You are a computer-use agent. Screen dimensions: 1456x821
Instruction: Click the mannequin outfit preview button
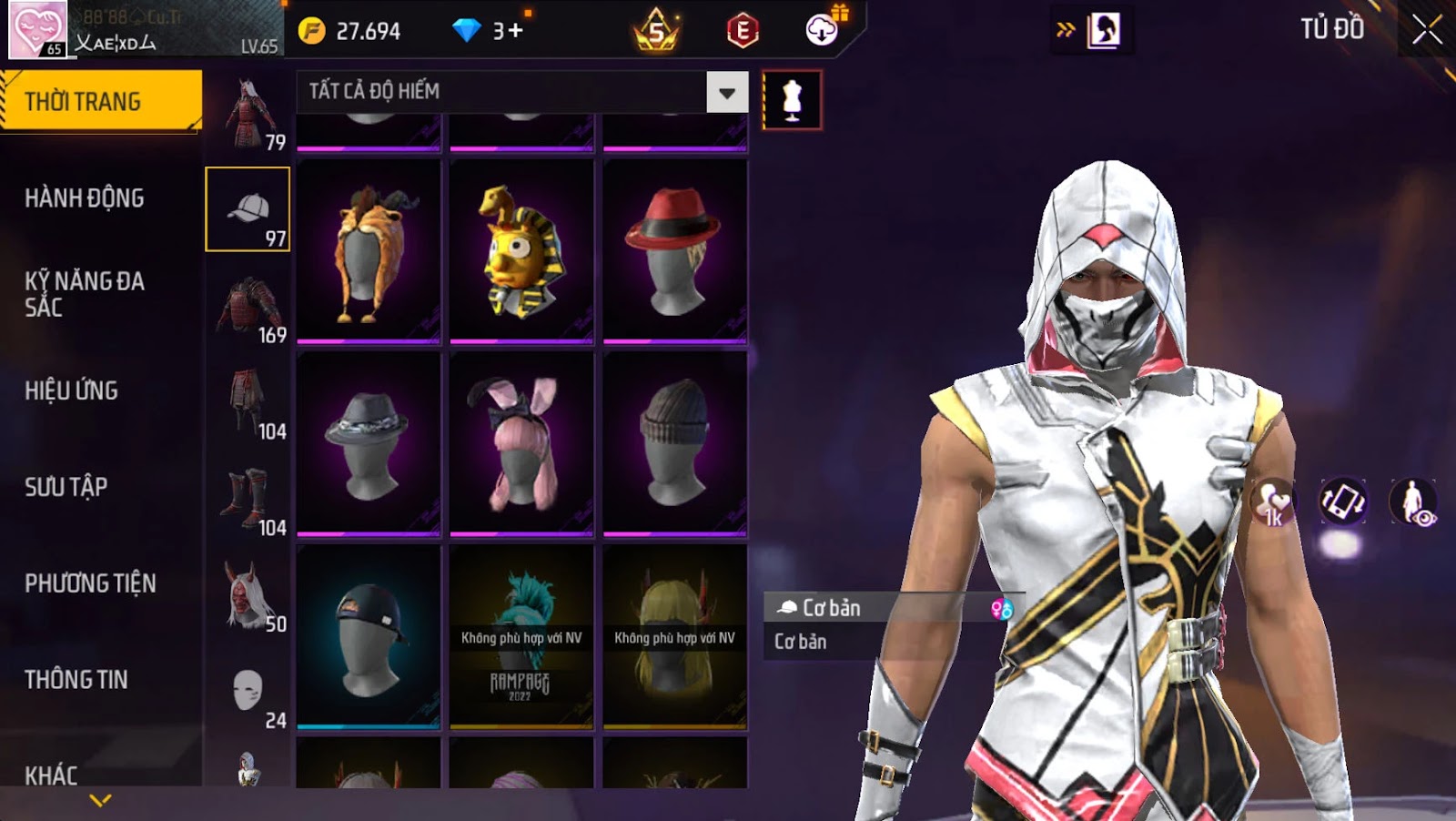(792, 100)
